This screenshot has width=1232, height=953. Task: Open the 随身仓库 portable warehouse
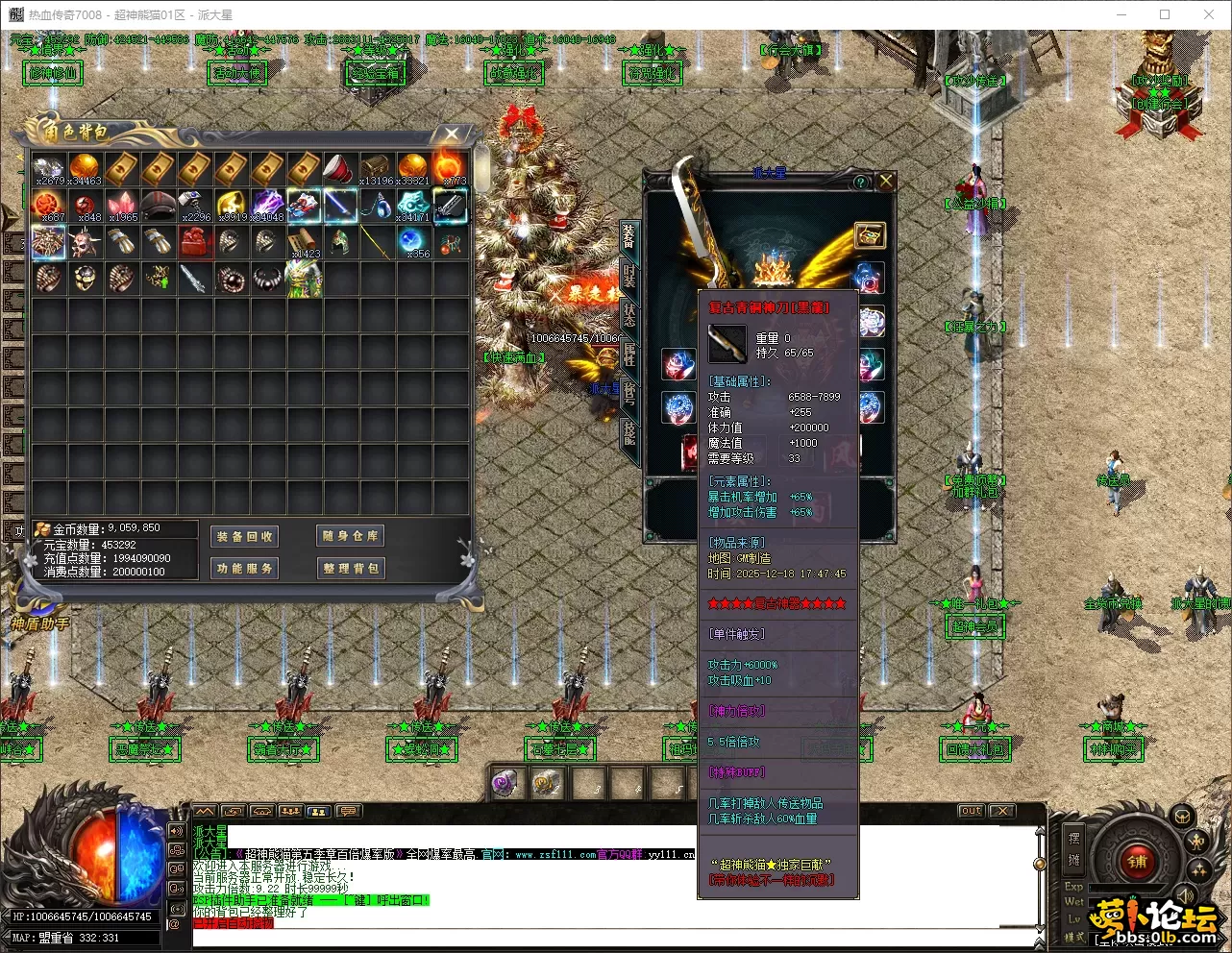(351, 536)
